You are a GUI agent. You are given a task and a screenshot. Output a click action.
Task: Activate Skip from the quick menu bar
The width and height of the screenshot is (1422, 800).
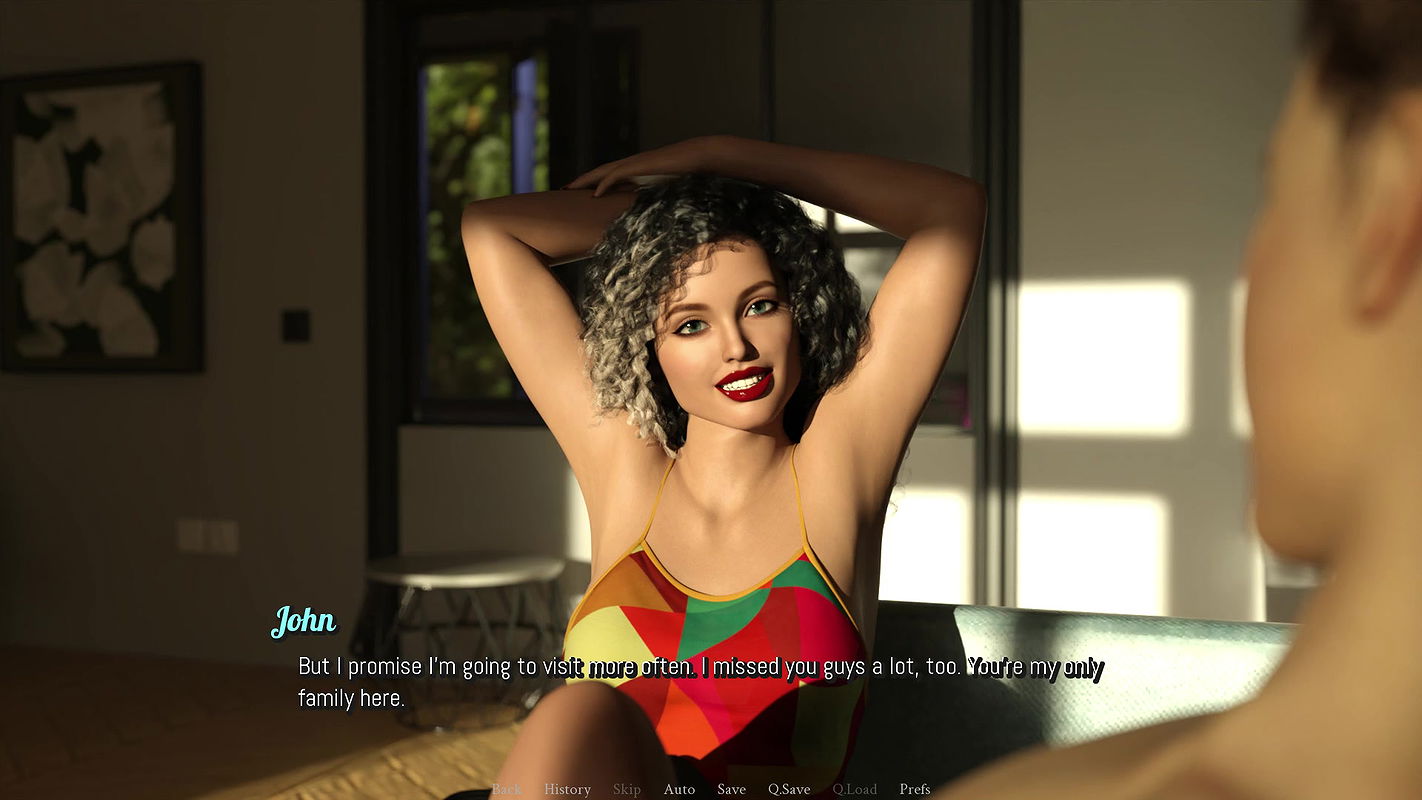[x=627, y=789]
